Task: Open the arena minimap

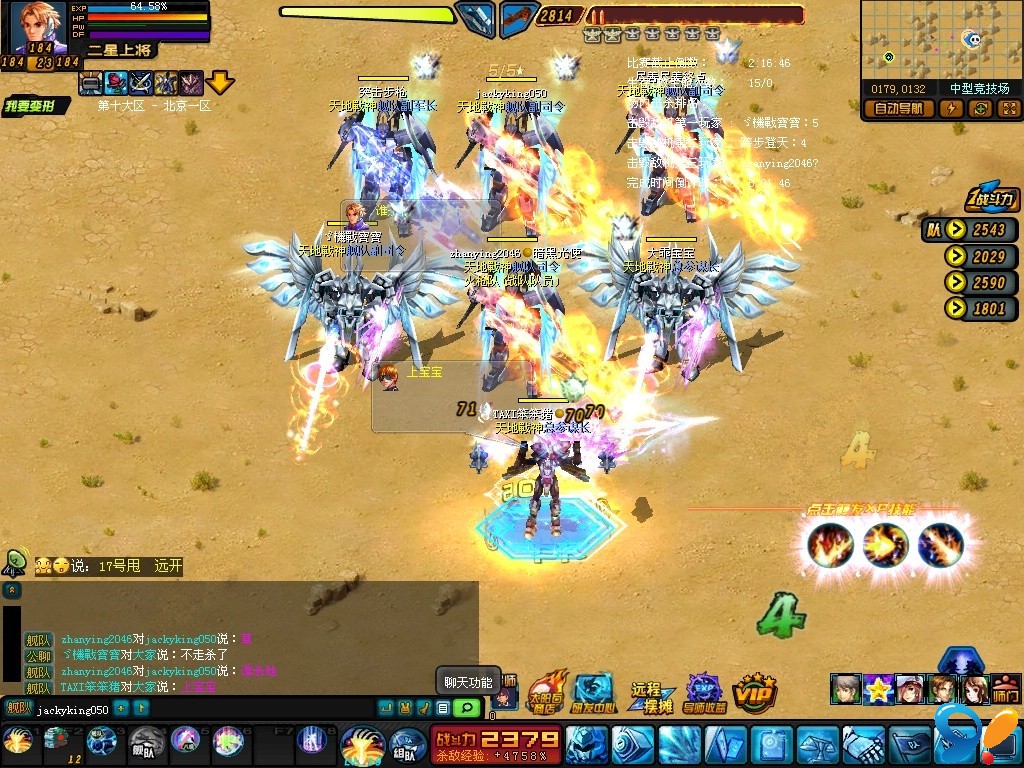Action: (x=939, y=40)
